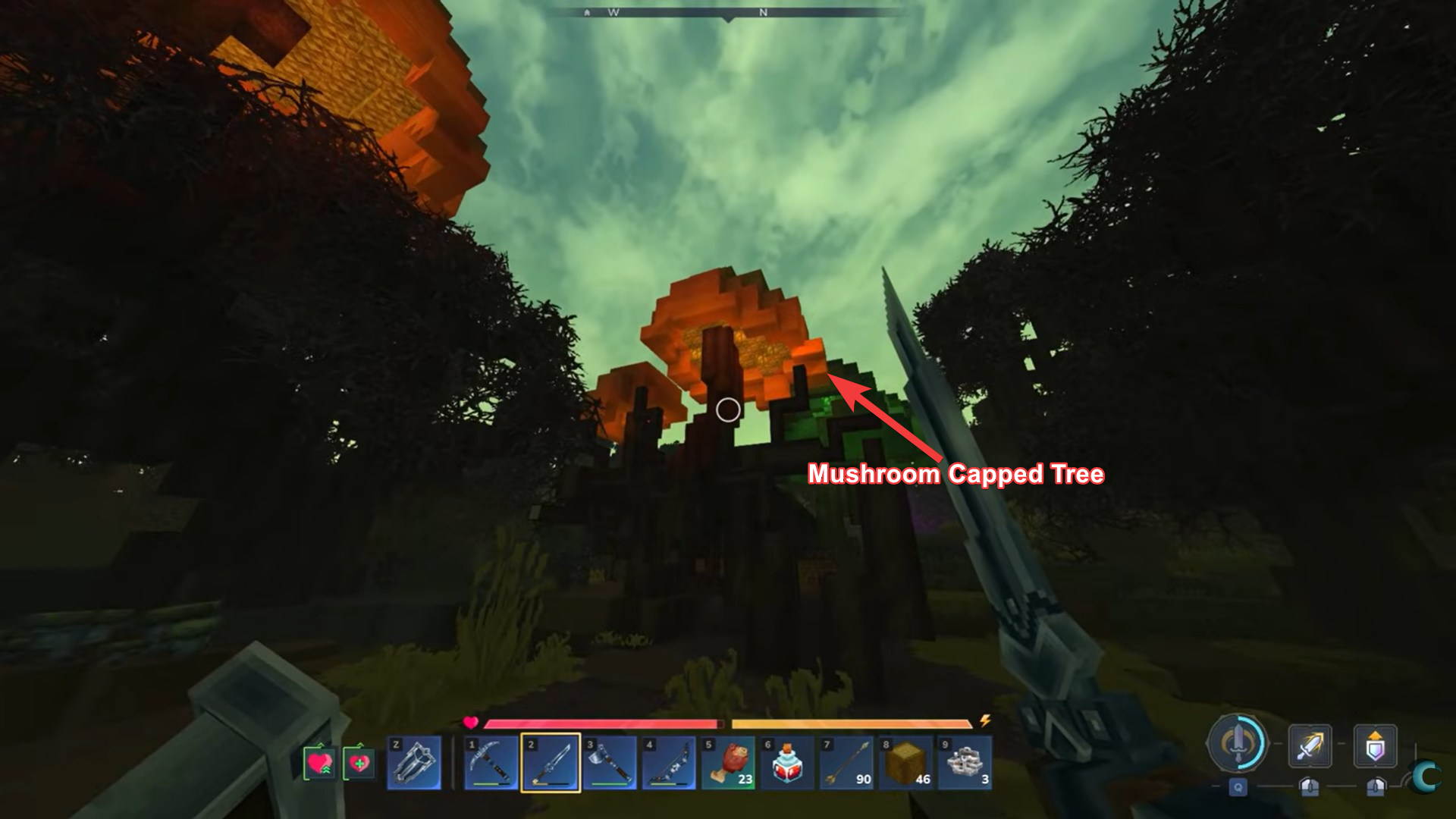Select the axe in hotbar slot 3
This screenshot has height=819, width=1456.
tap(611, 761)
